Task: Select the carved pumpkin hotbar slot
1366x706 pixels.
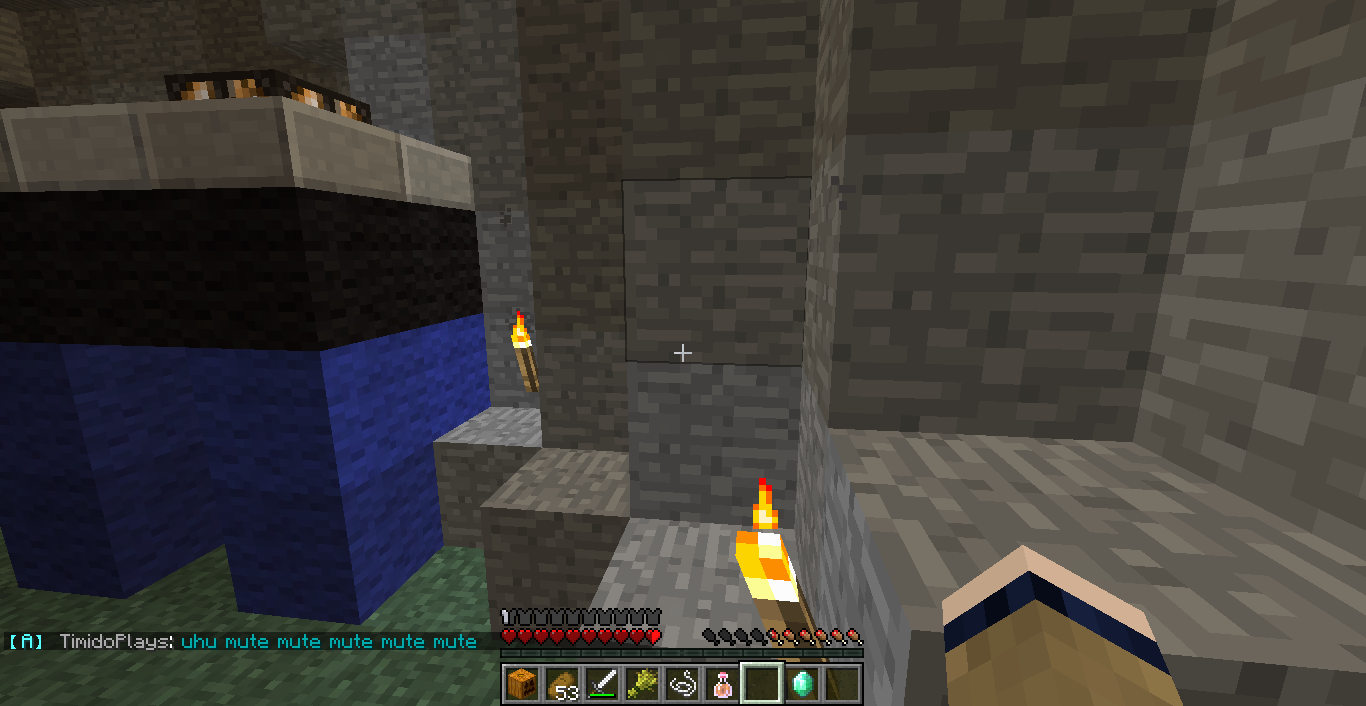Action: (x=521, y=684)
